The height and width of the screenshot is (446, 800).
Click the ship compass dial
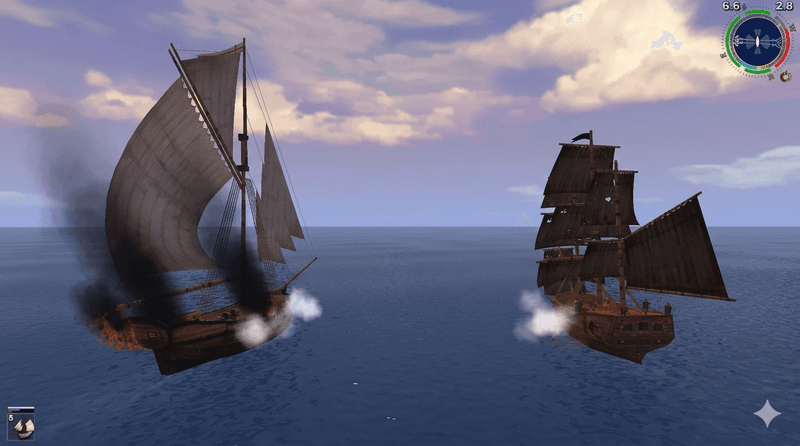756,42
